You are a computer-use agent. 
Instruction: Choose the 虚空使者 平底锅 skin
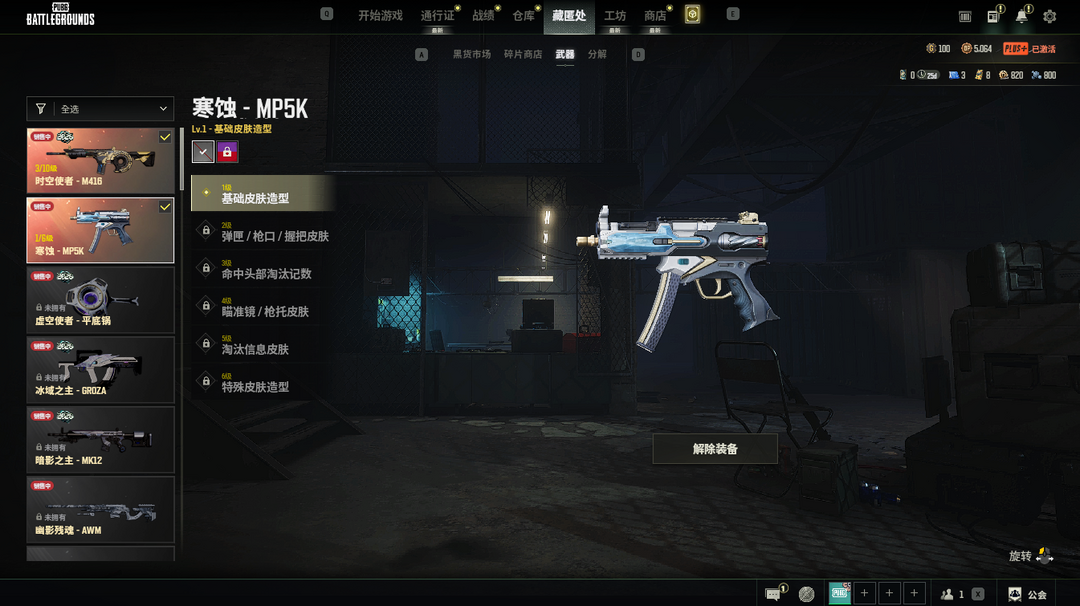point(100,299)
